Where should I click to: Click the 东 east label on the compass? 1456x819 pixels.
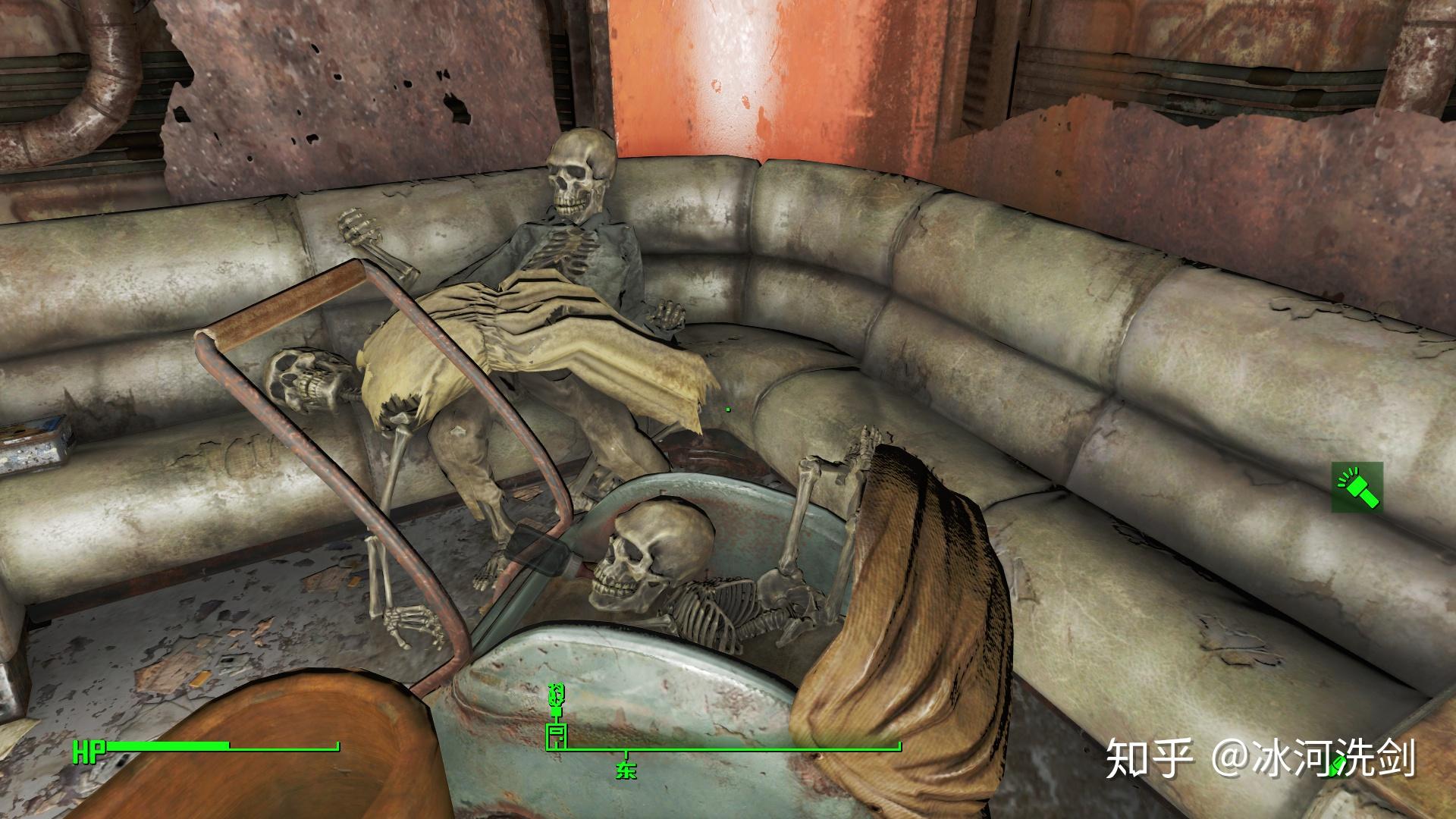(626, 771)
